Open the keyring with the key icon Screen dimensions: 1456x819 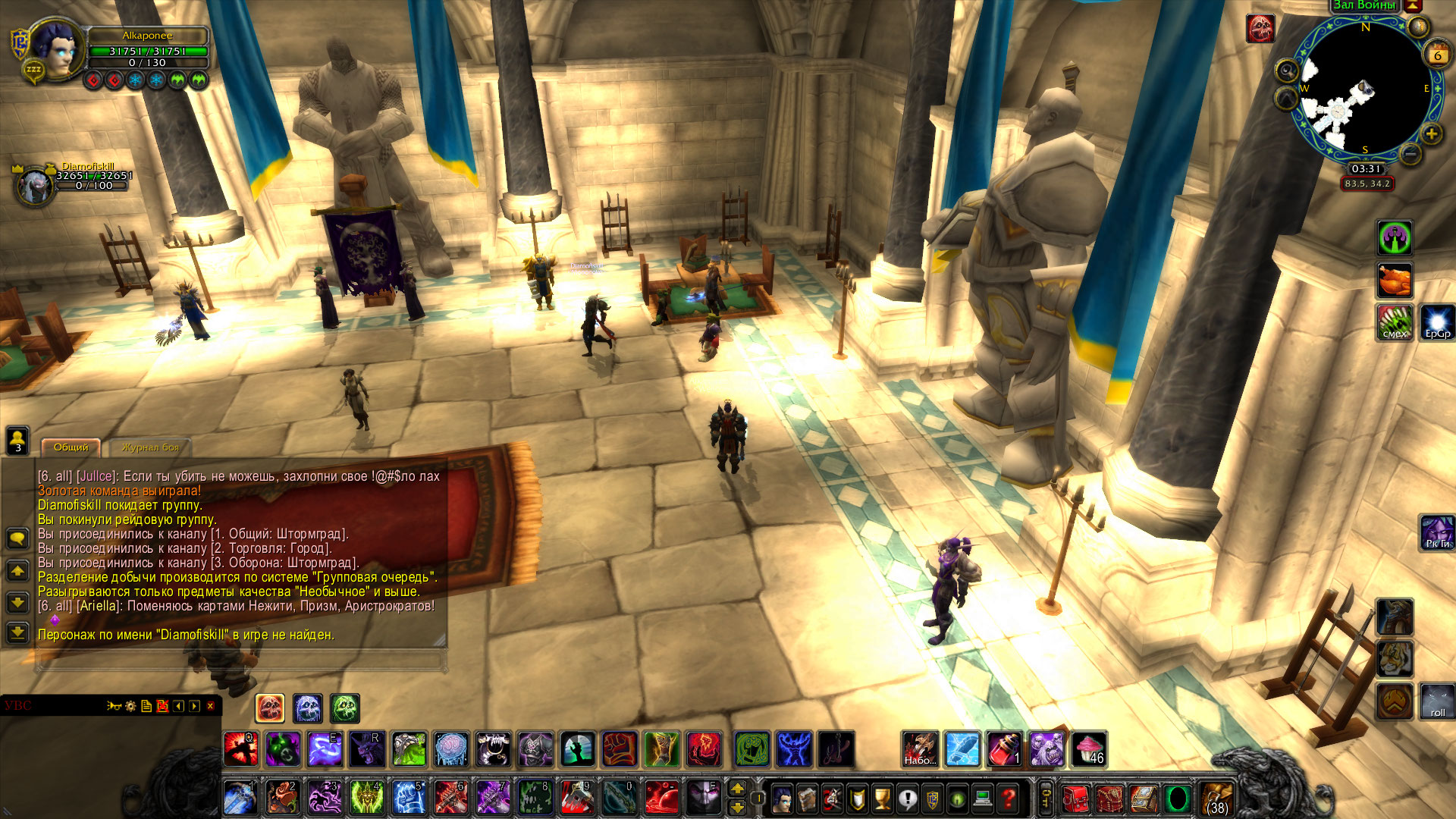pyautogui.click(x=1046, y=799)
